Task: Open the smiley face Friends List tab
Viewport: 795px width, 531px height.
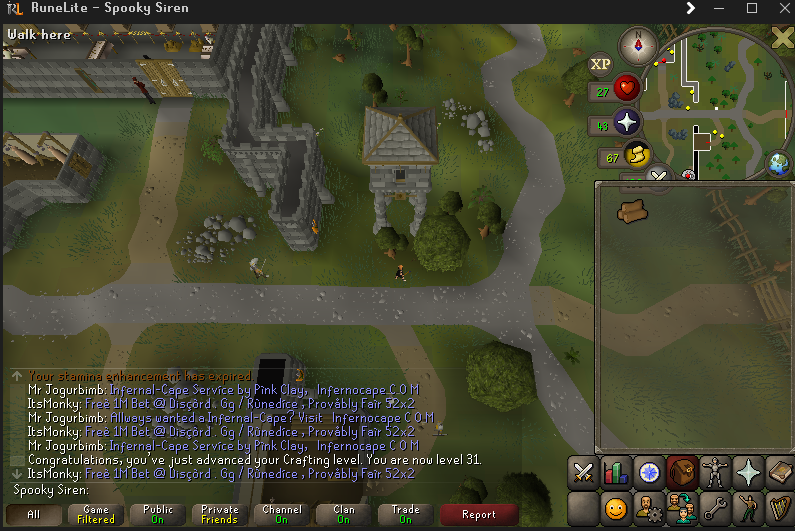Action: coord(617,507)
